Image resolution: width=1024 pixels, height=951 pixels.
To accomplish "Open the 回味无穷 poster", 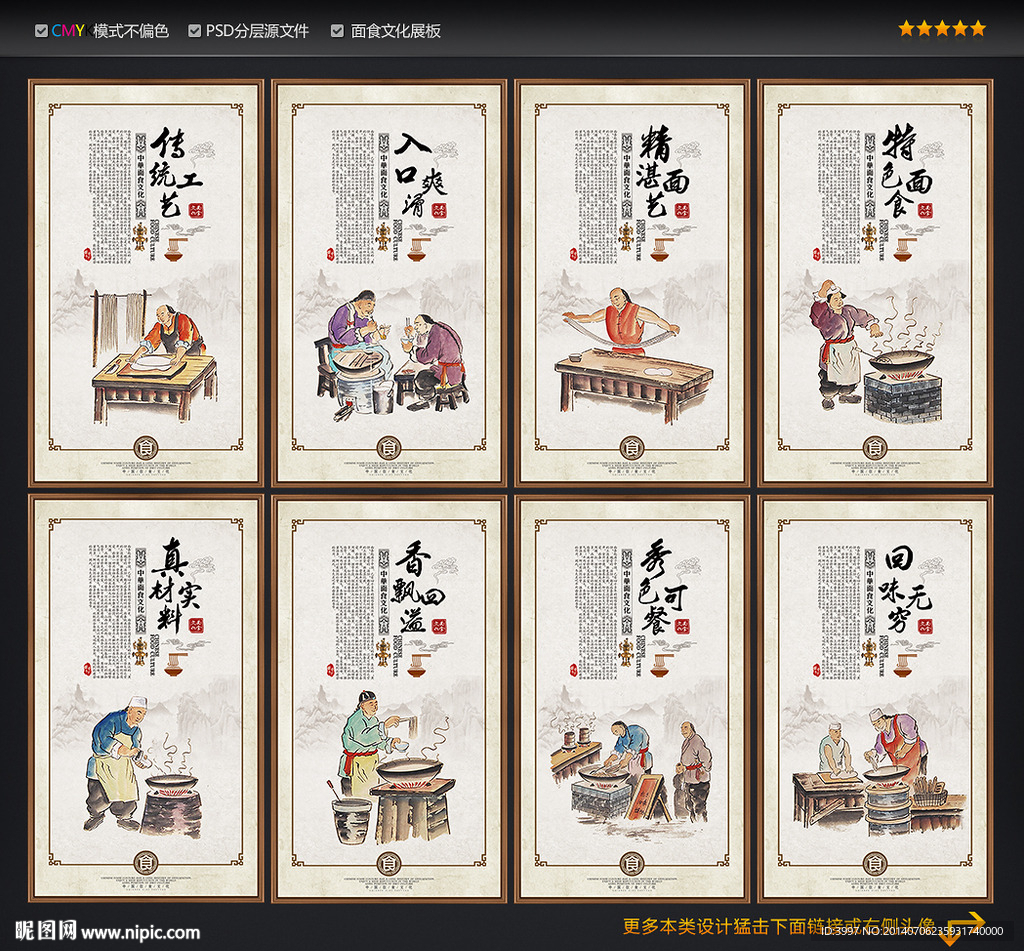I will (x=875, y=697).
